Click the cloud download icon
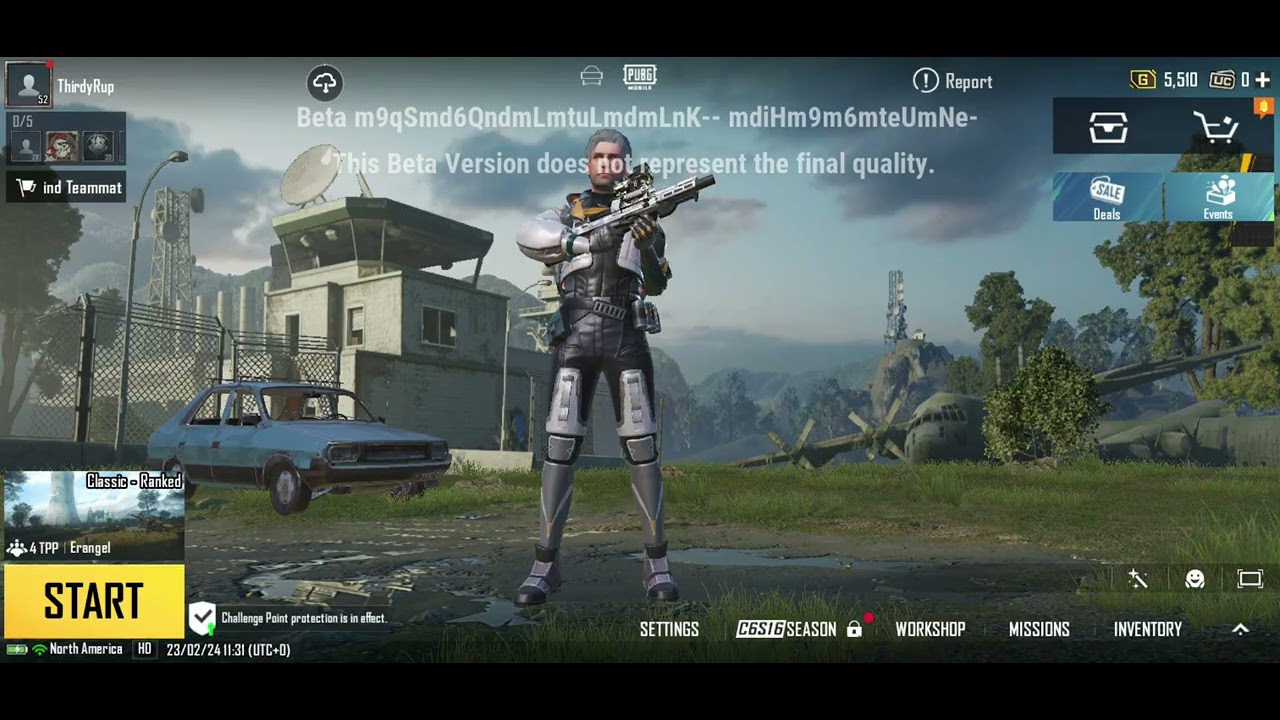The width and height of the screenshot is (1280, 720). point(325,83)
